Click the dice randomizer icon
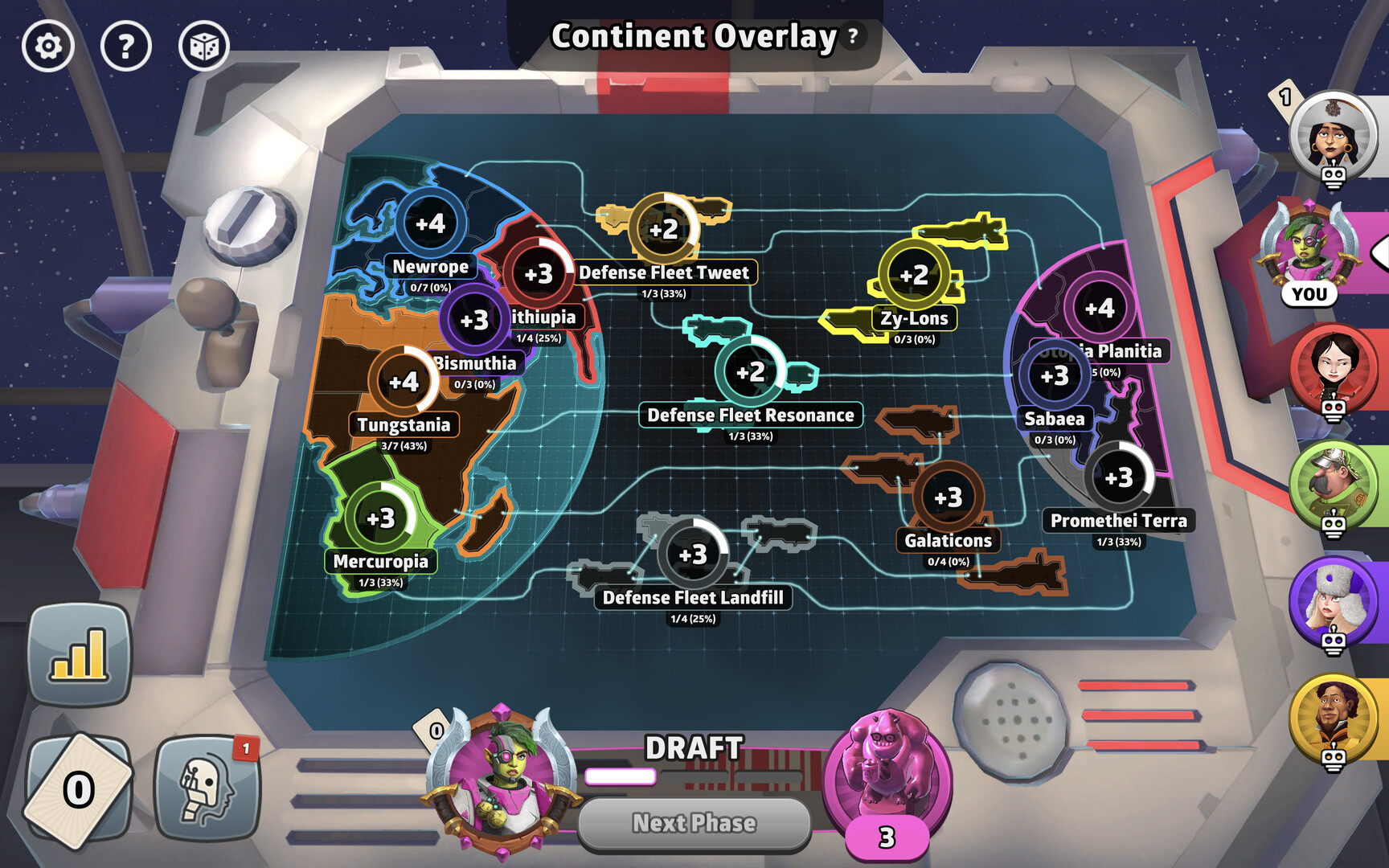 pyautogui.click(x=206, y=47)
